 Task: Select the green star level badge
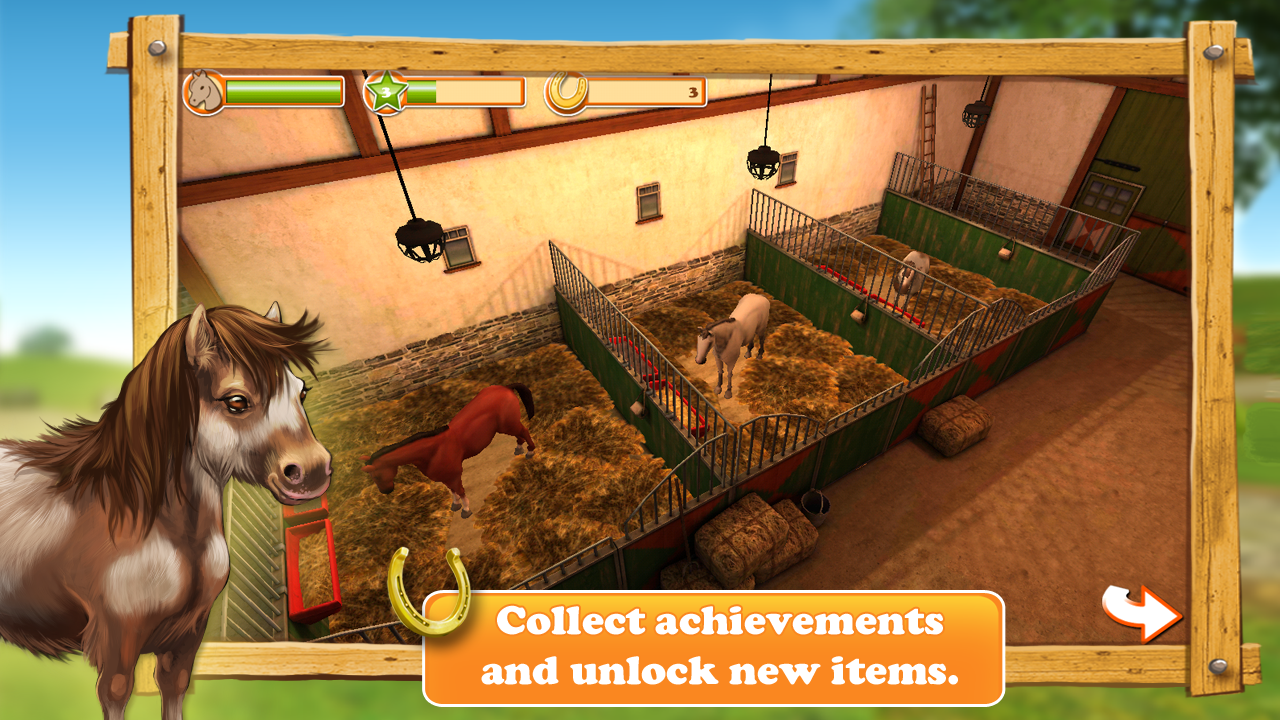pyautogui.click(x=384, y=91)
